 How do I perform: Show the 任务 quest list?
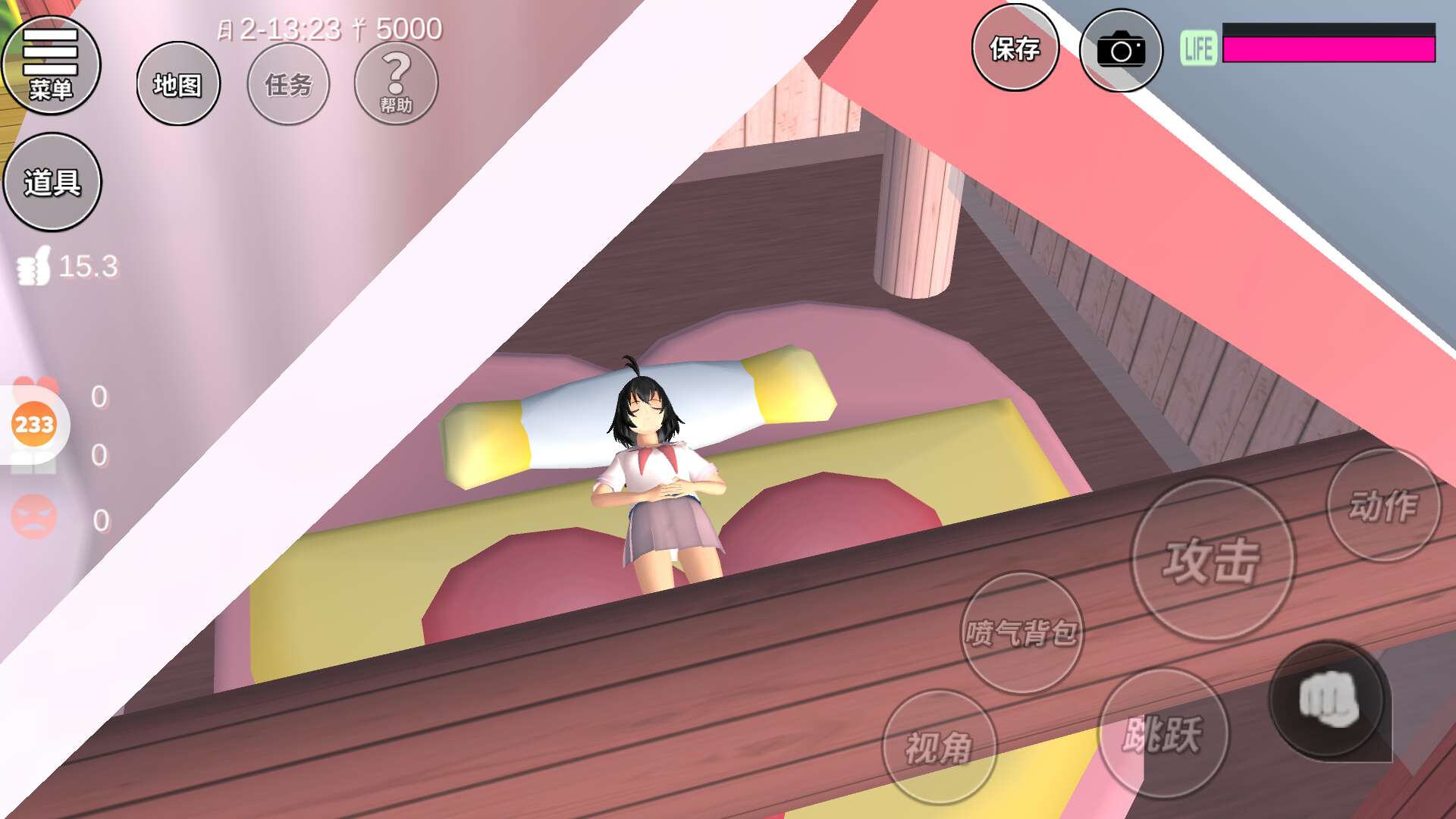click(x=288, y=84)
